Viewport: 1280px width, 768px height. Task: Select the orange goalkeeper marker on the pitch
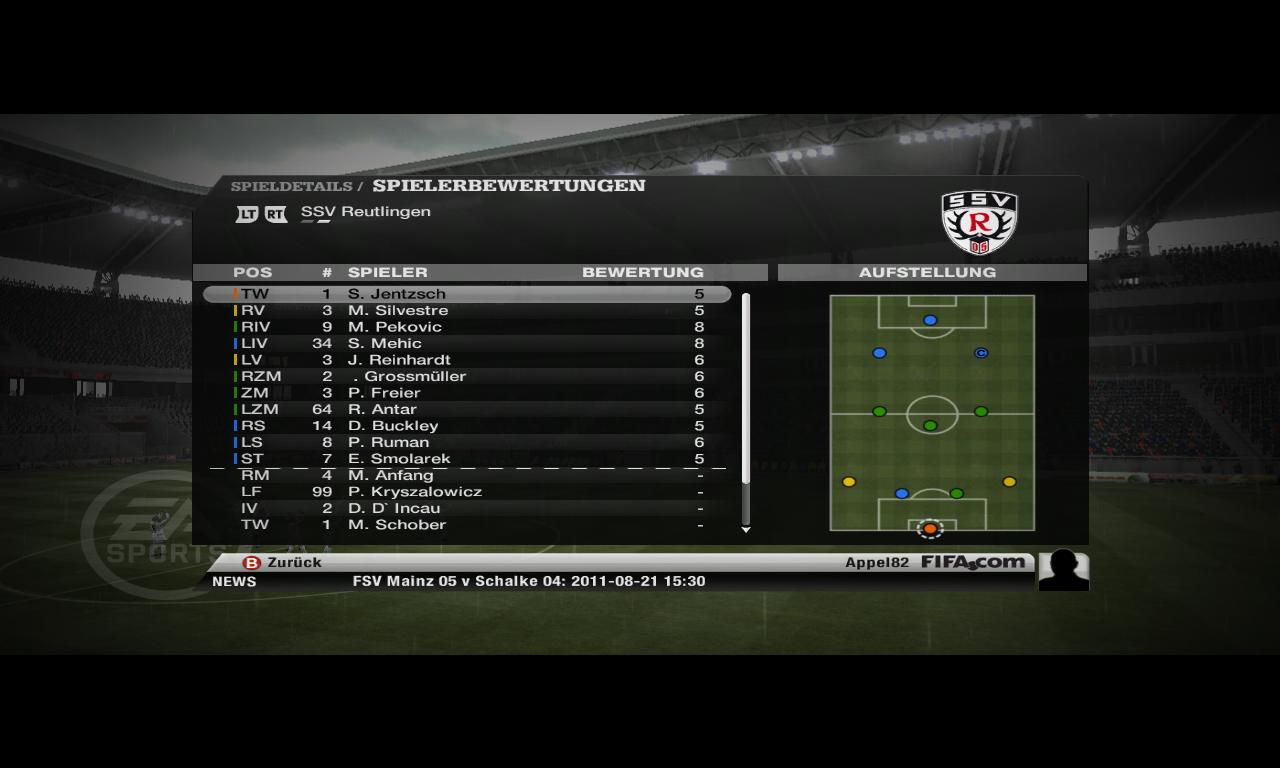(x=930, y=528)
